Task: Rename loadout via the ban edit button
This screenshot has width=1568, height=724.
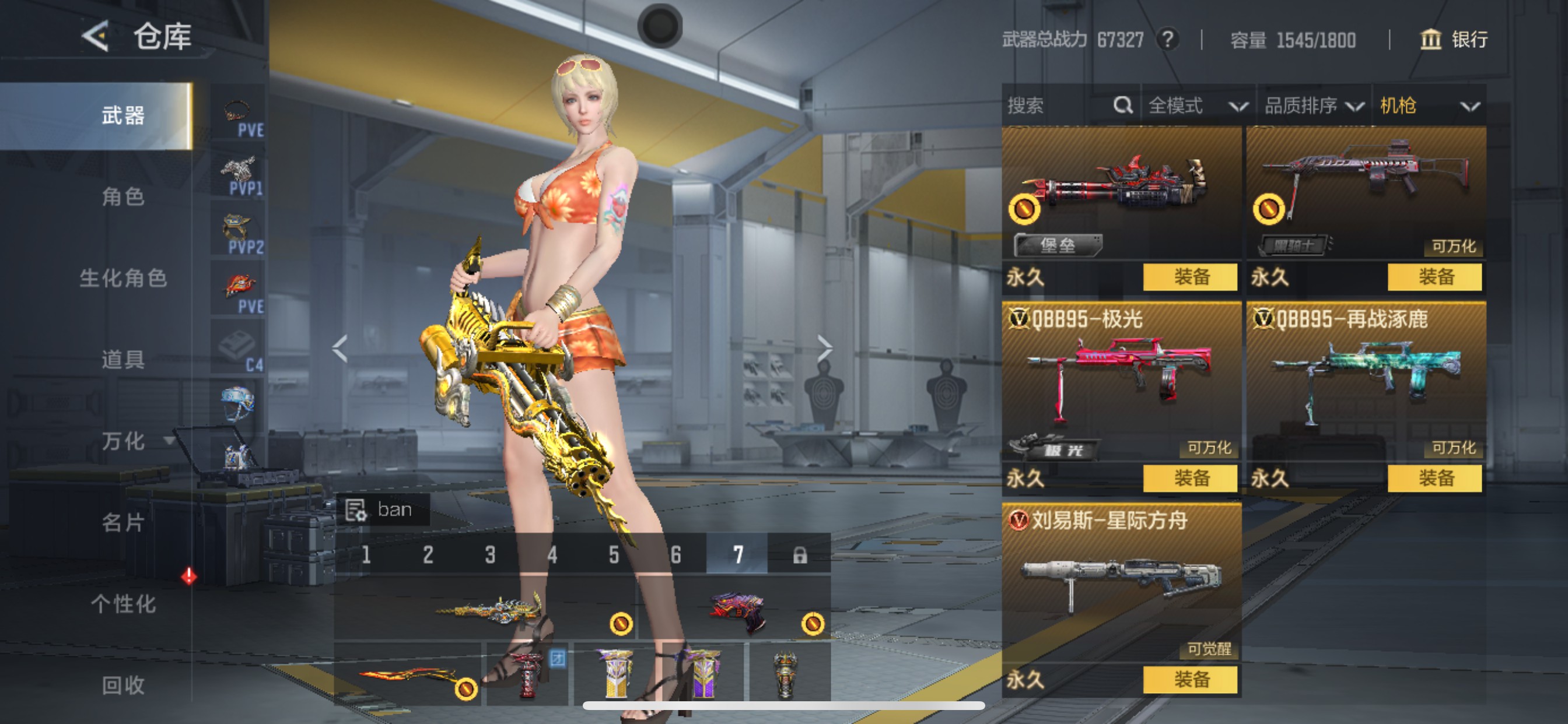Action: coord(356,510)
